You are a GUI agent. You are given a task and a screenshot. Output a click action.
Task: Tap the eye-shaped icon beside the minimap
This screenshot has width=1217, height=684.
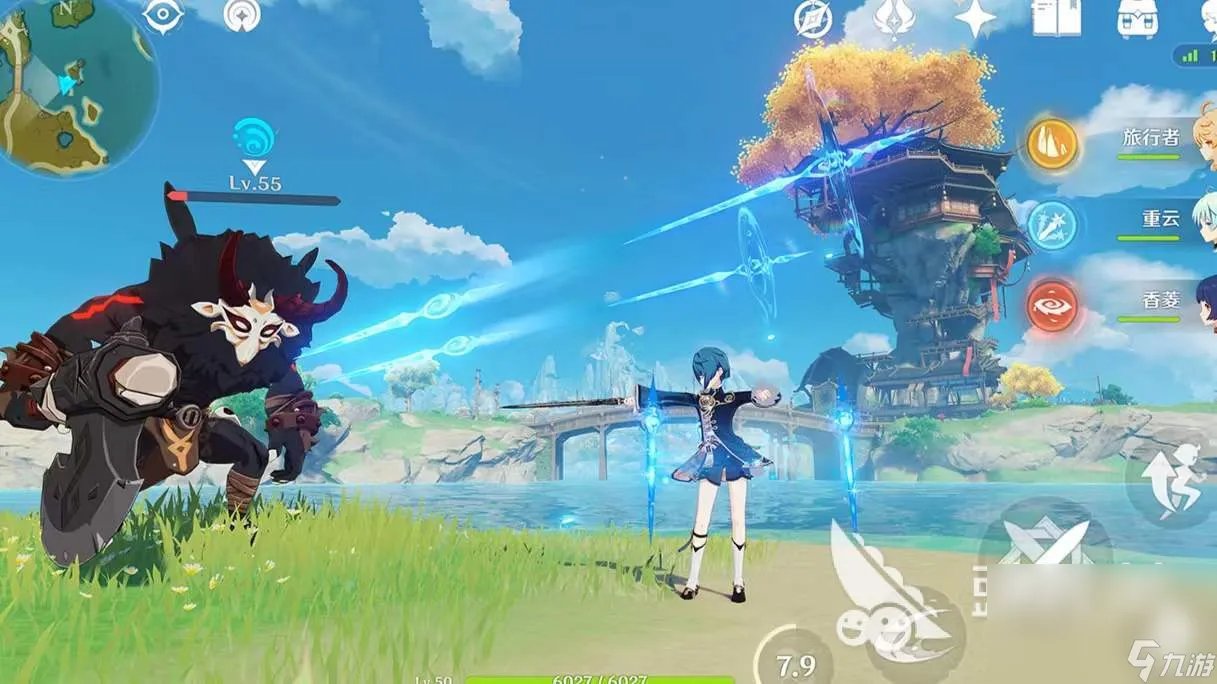[163, 15]
